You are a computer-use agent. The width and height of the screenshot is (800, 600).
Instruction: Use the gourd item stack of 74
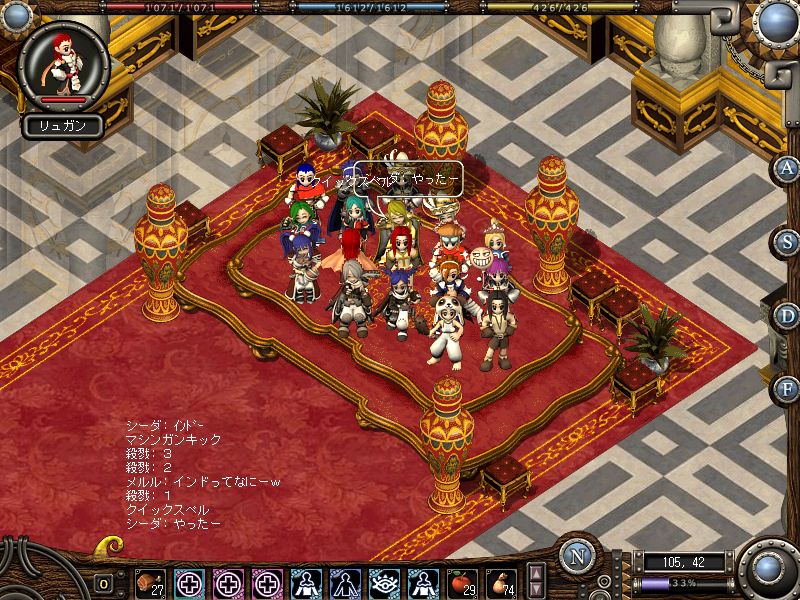[x=501, y=582]
